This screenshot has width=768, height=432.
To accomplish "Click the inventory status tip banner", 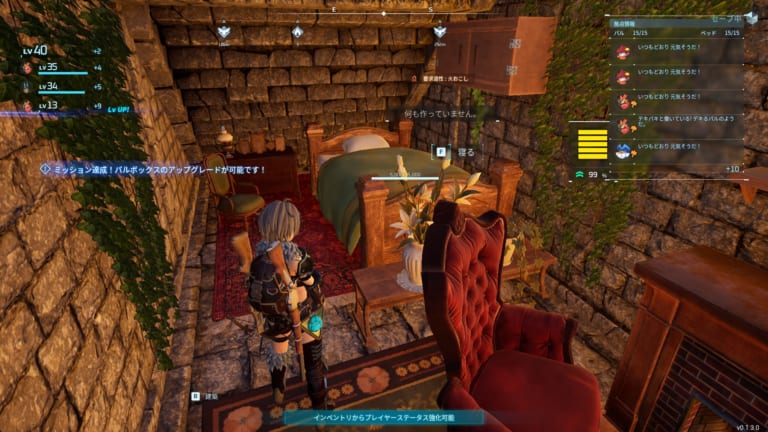I will (x=383, y=417).
